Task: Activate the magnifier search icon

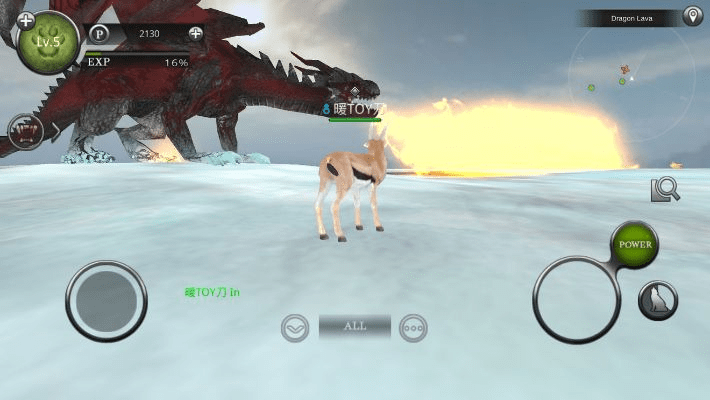Action: click(664, 189)
